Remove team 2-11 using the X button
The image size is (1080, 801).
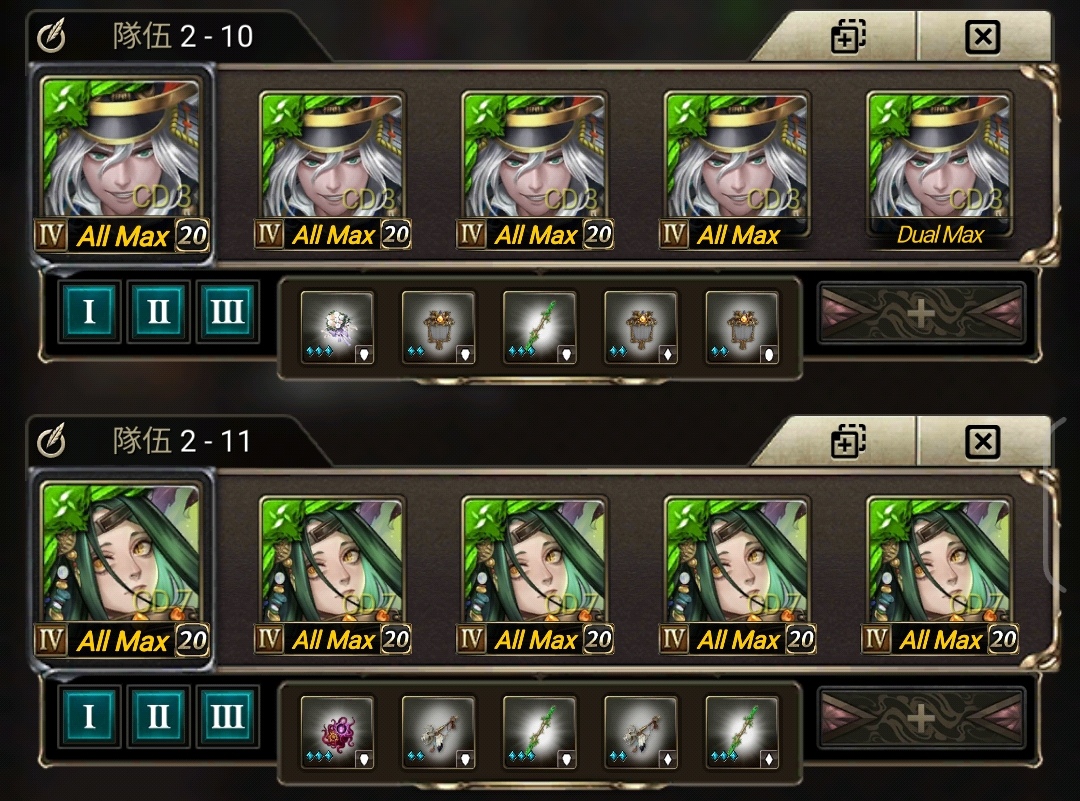[x=983, y=441]
